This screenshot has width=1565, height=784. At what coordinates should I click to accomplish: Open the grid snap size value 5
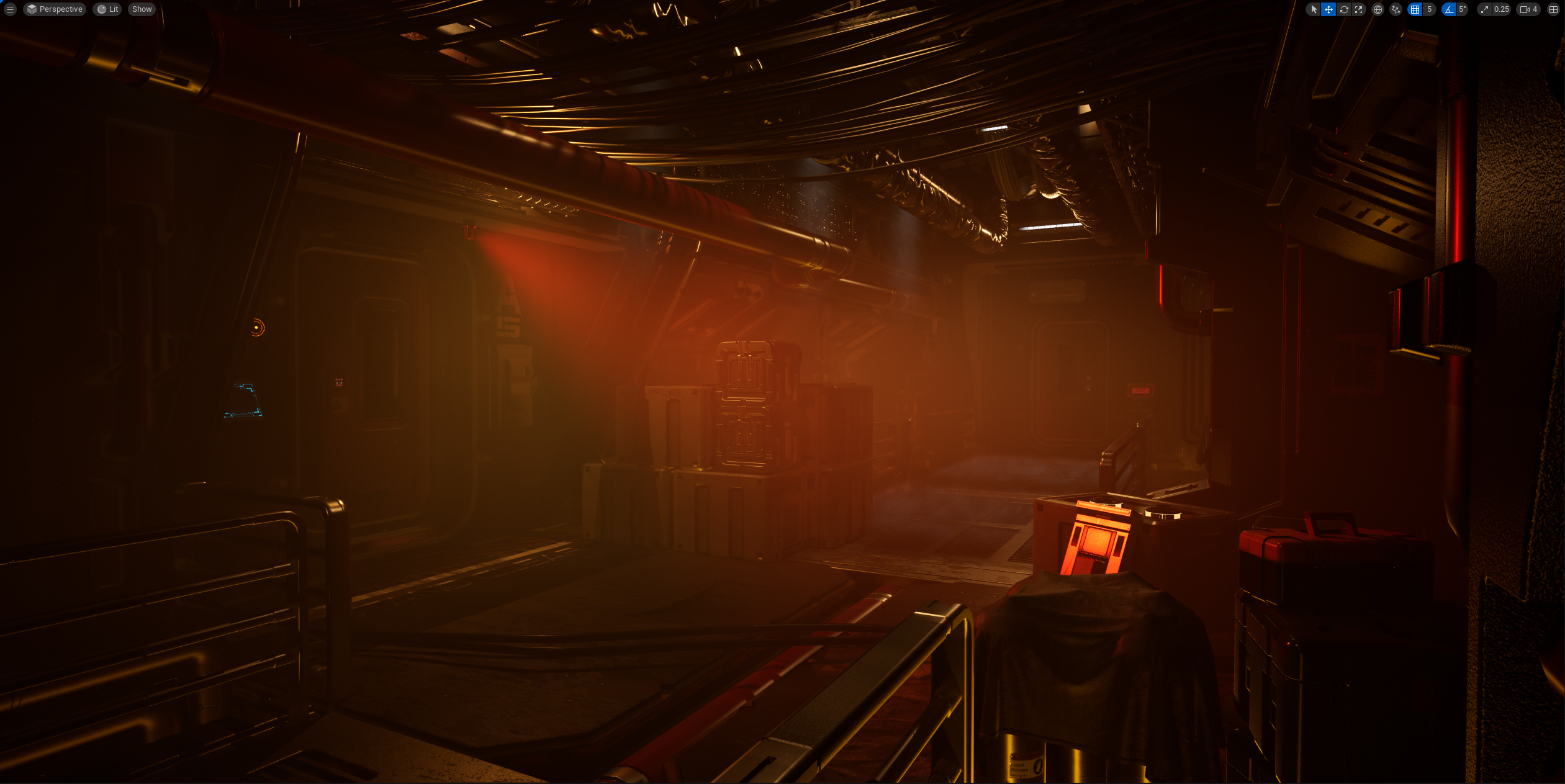coord(1429,9)
